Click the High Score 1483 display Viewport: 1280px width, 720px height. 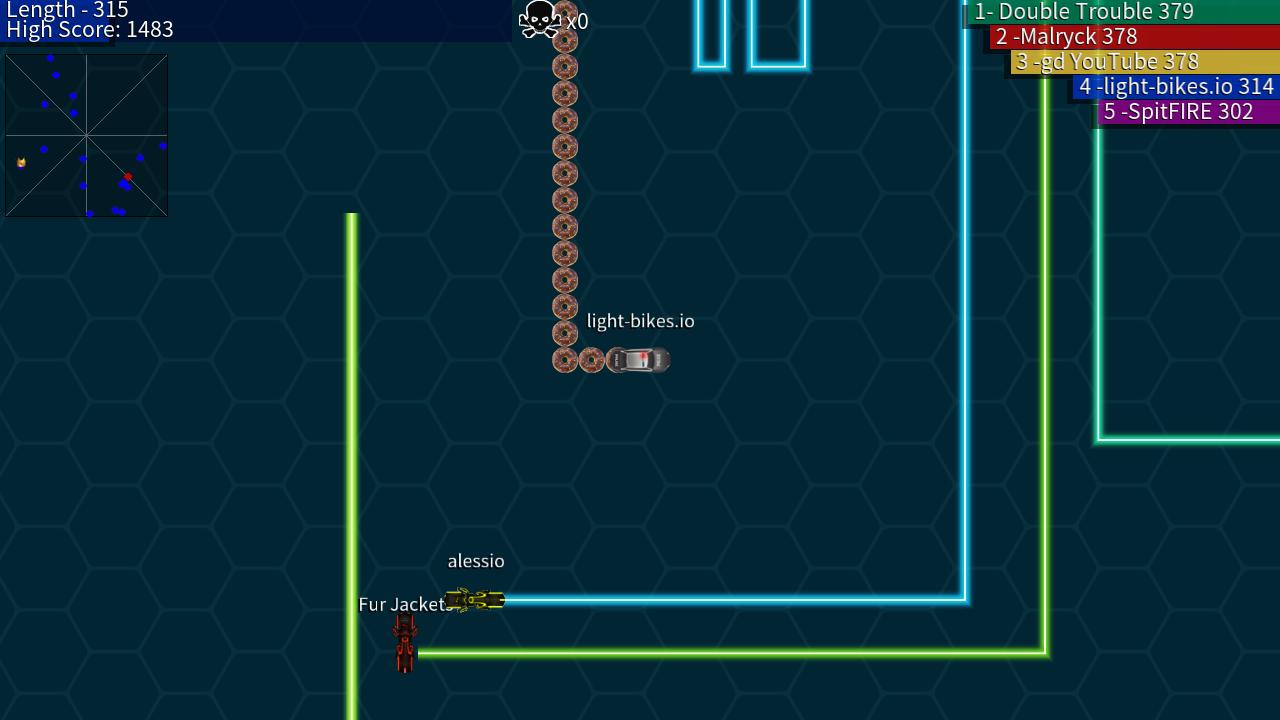pos(90,30)
